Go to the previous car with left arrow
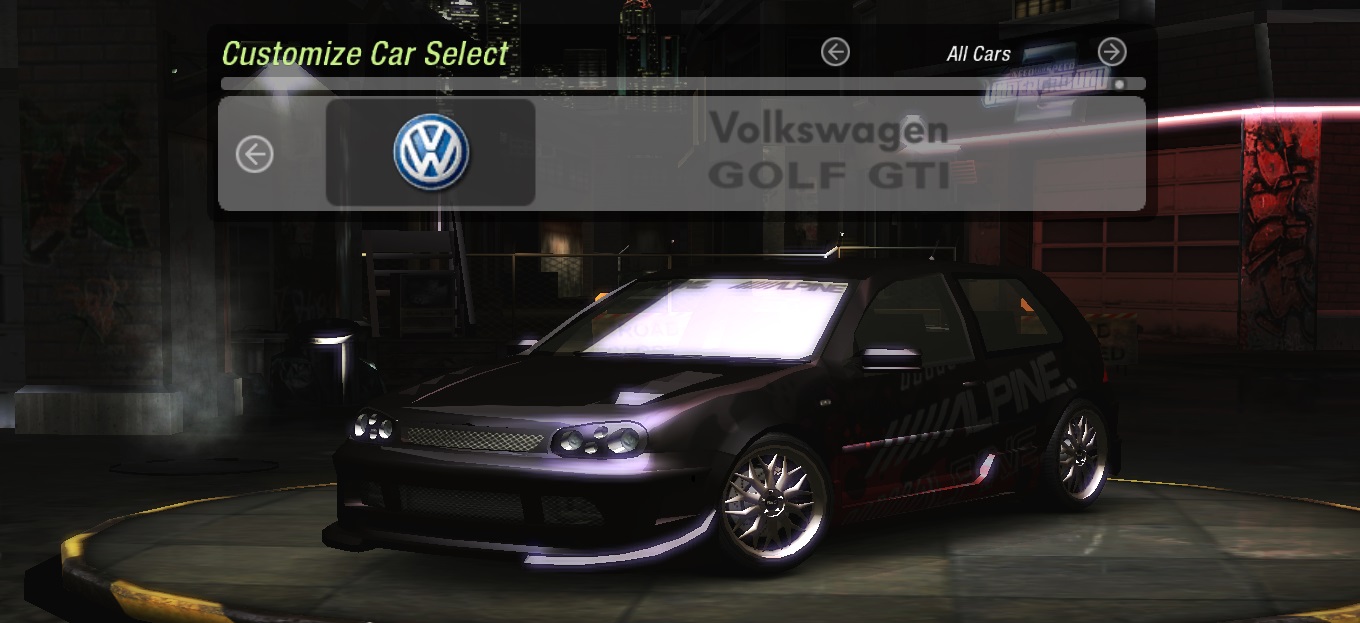The image size is (1360, 623). (254, 154)
